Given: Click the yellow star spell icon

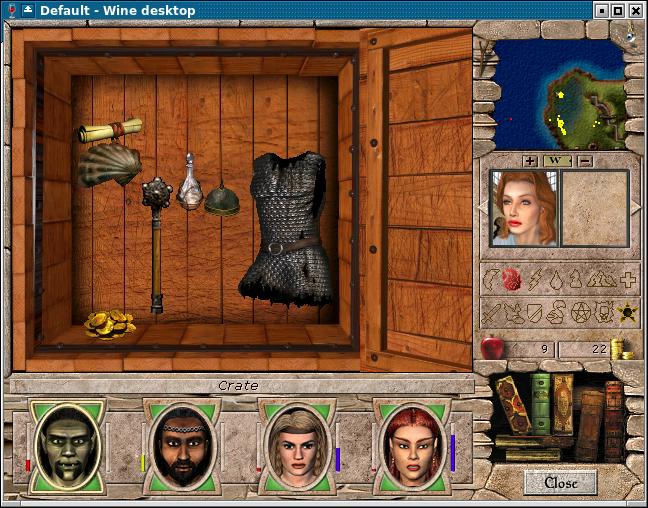Looking at the screenshot, I should tap(628, 314).
